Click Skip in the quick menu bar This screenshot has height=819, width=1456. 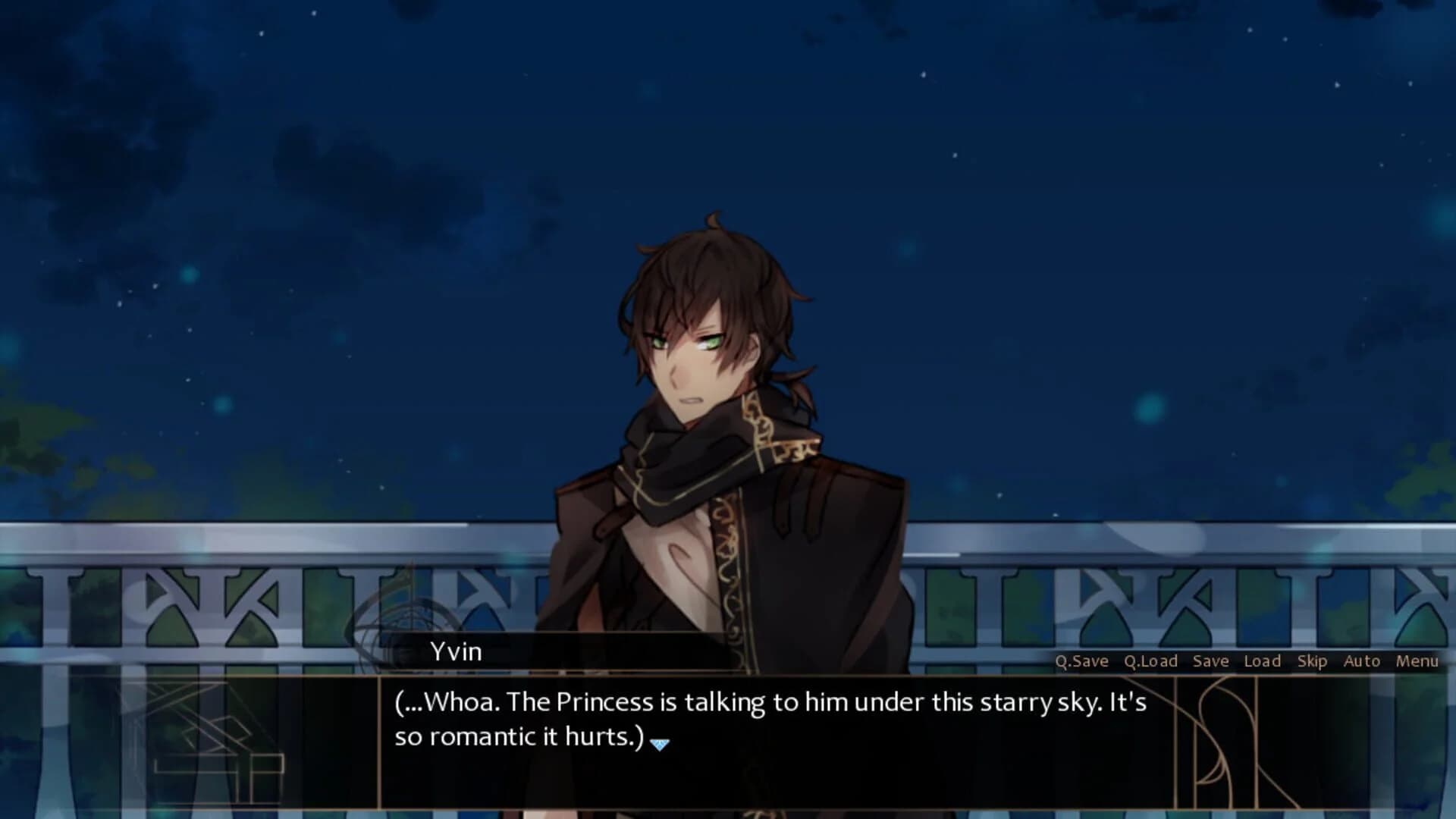point(1313,661)
